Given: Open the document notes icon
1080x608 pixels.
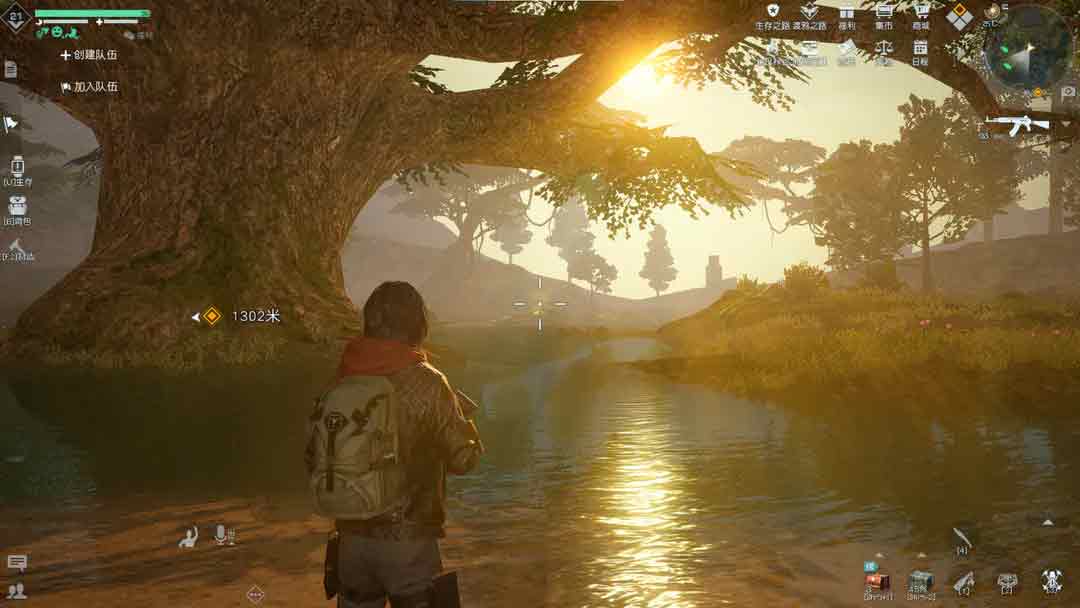Looking at the screenshot, I should 10,69.
